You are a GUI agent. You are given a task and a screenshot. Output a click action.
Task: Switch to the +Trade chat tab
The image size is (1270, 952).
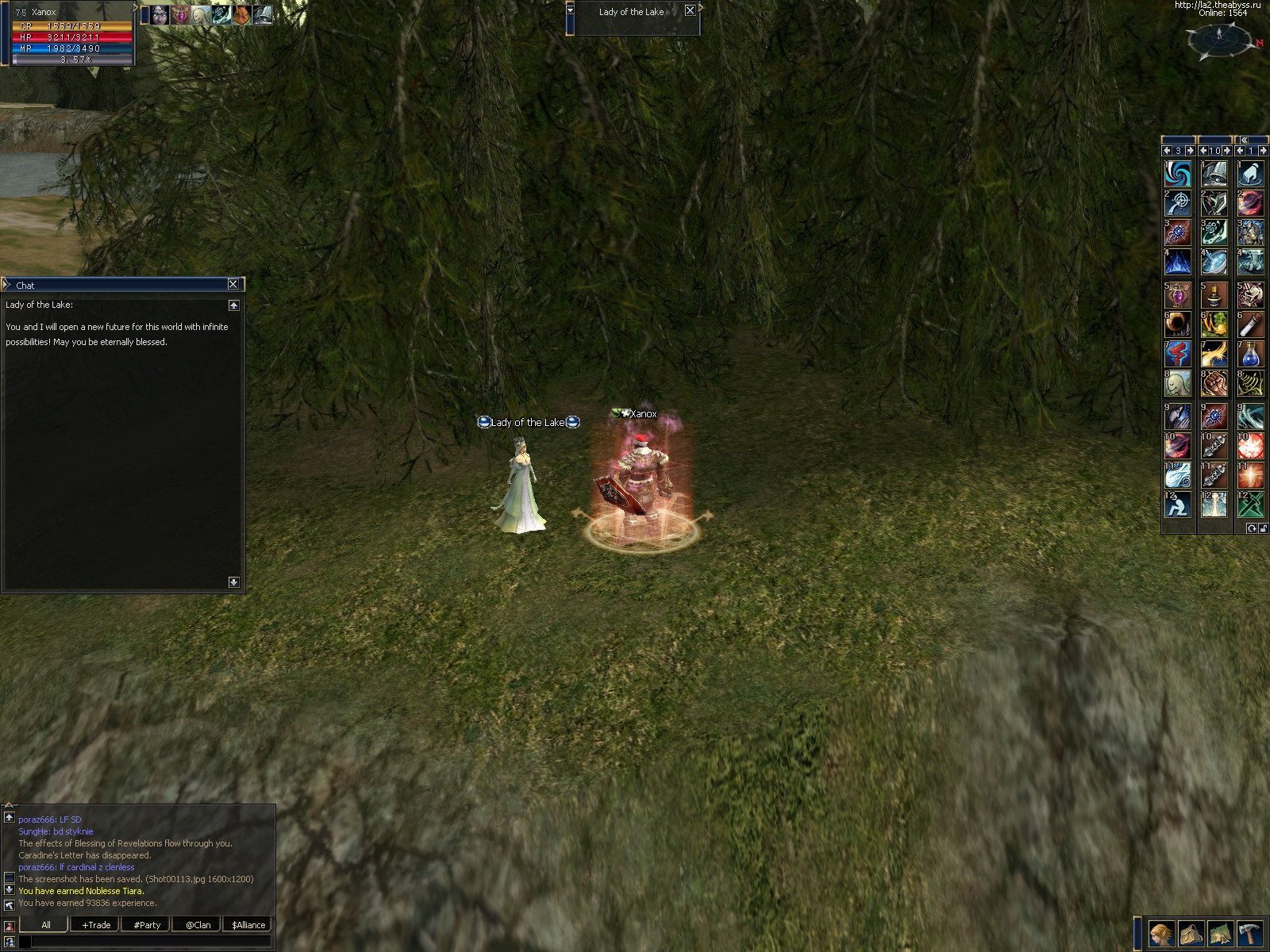[96, 925]
